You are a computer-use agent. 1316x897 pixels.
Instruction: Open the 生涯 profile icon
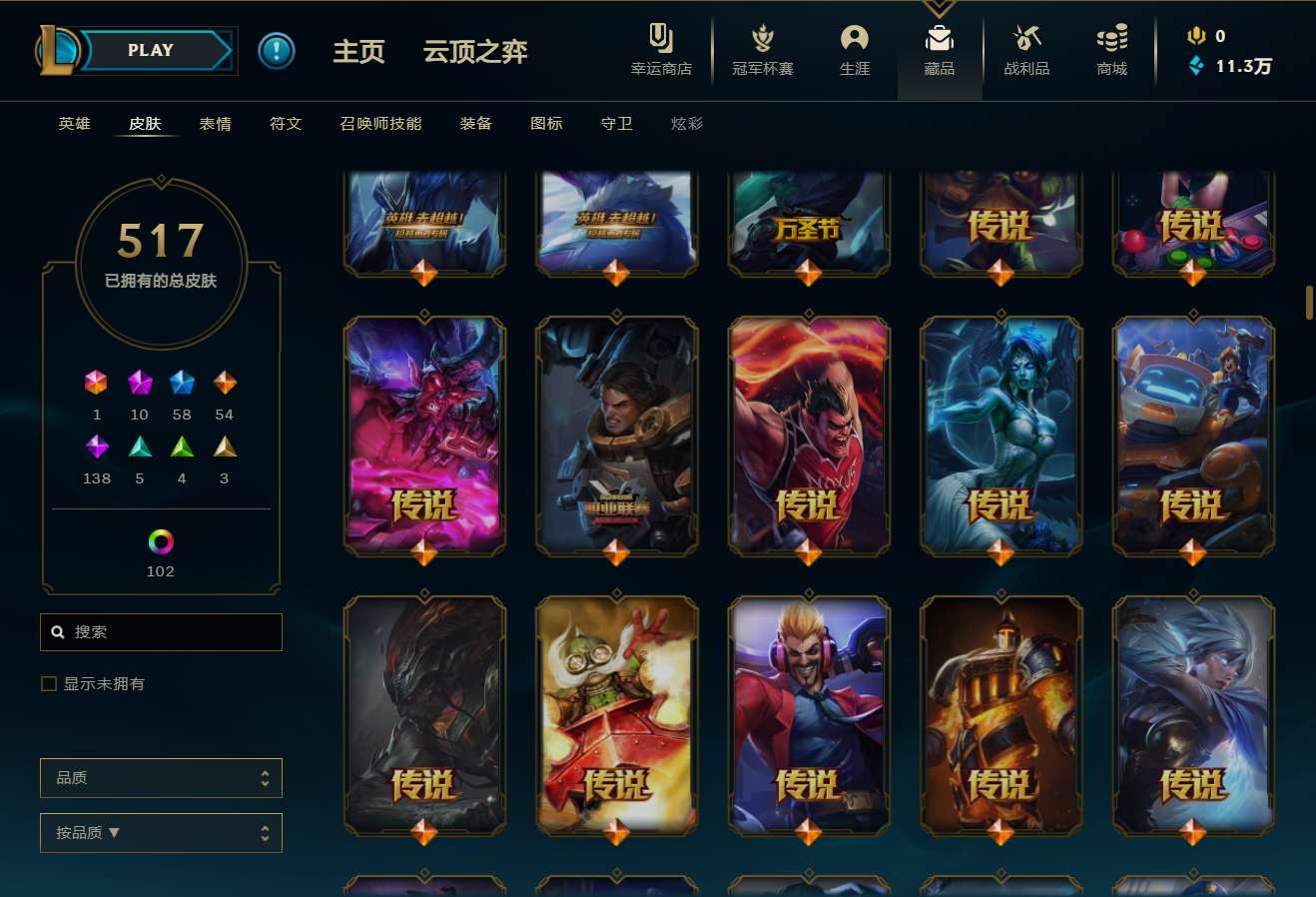[x=855, y=50]
